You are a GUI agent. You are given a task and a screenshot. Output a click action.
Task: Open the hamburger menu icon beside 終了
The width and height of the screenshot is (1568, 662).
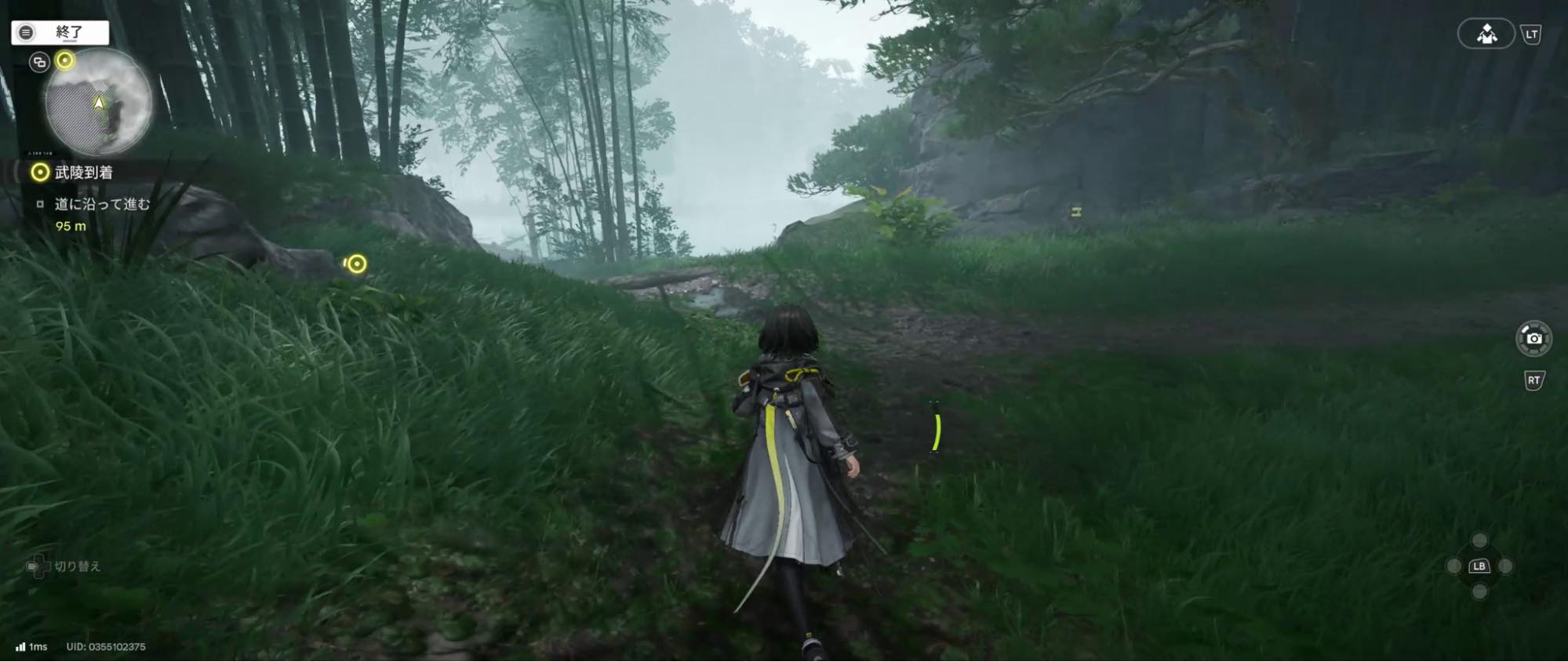coord(26,32)
